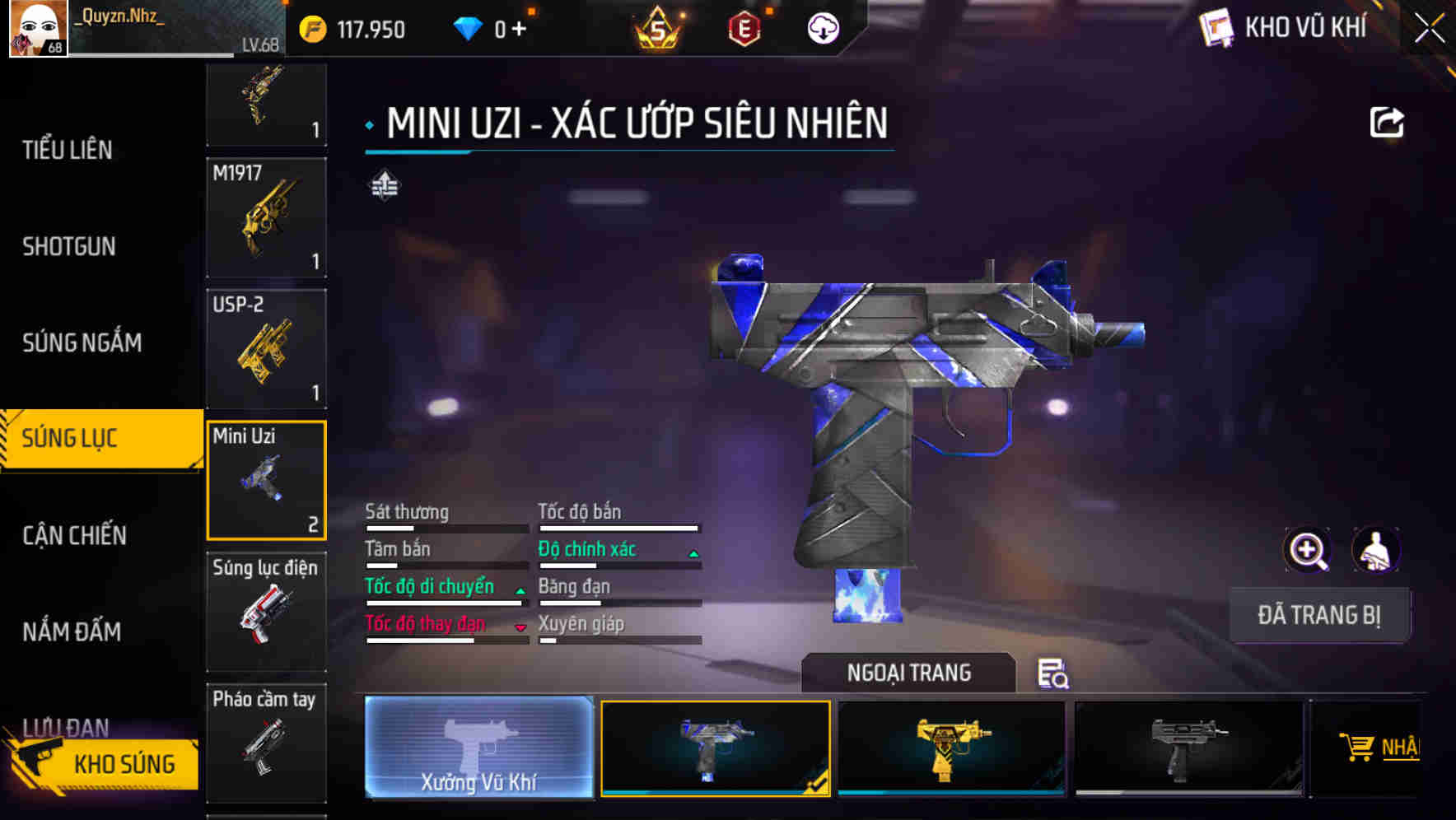The image size is (1456, 820).
Task: Click the down arrow on Tốc độ thay đạn
Action: 520,626
